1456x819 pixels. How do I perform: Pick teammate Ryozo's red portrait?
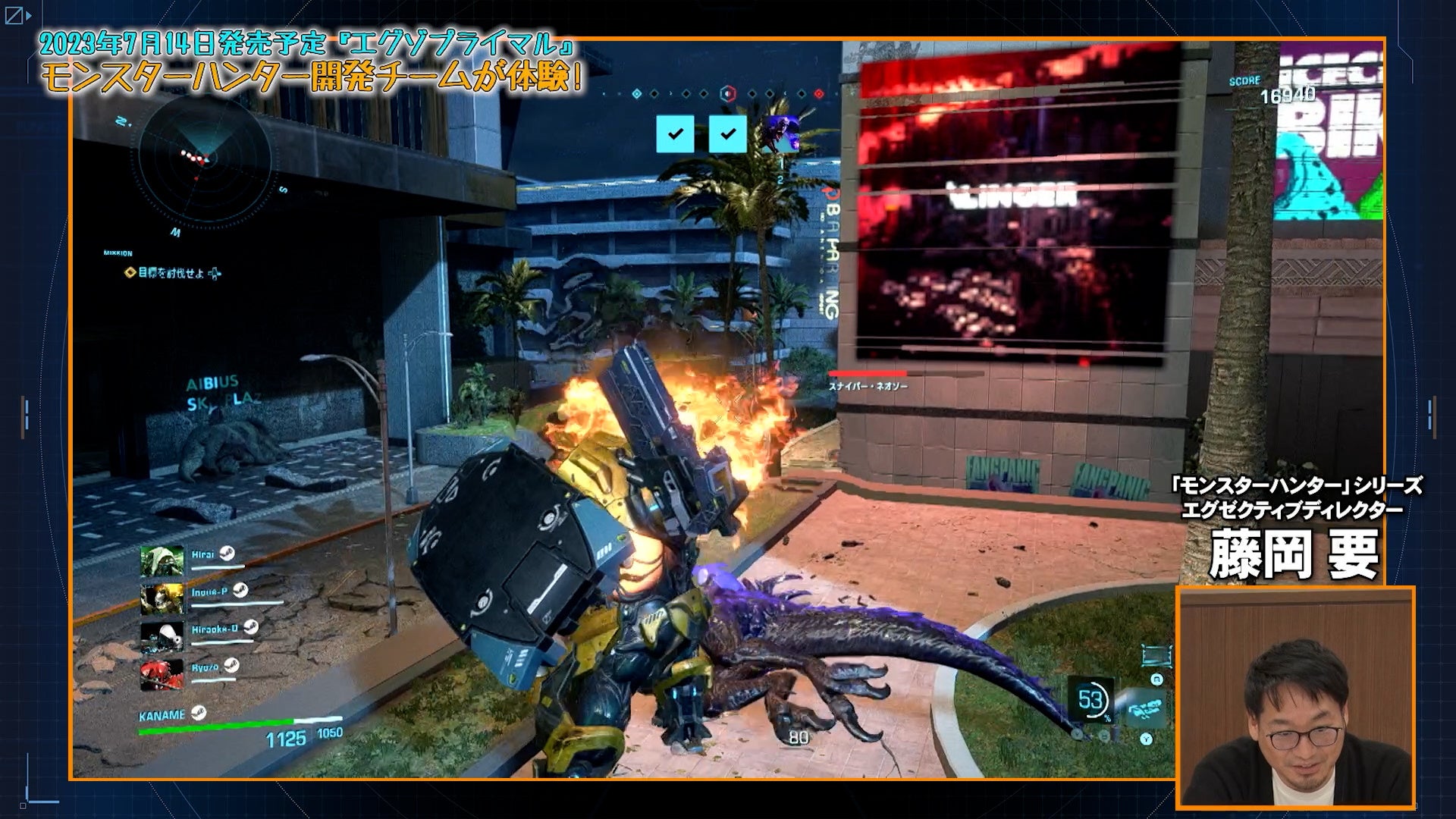162,673
